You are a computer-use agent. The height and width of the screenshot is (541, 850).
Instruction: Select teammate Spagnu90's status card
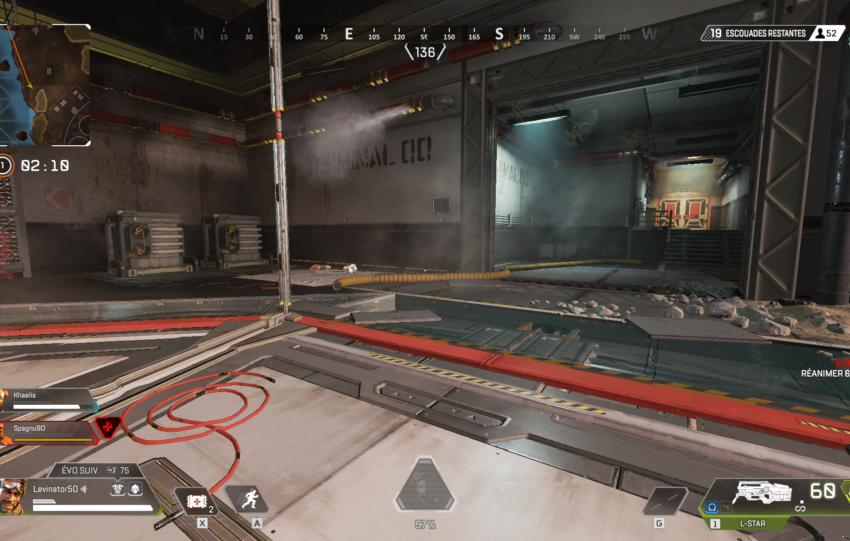coord(46,430)
